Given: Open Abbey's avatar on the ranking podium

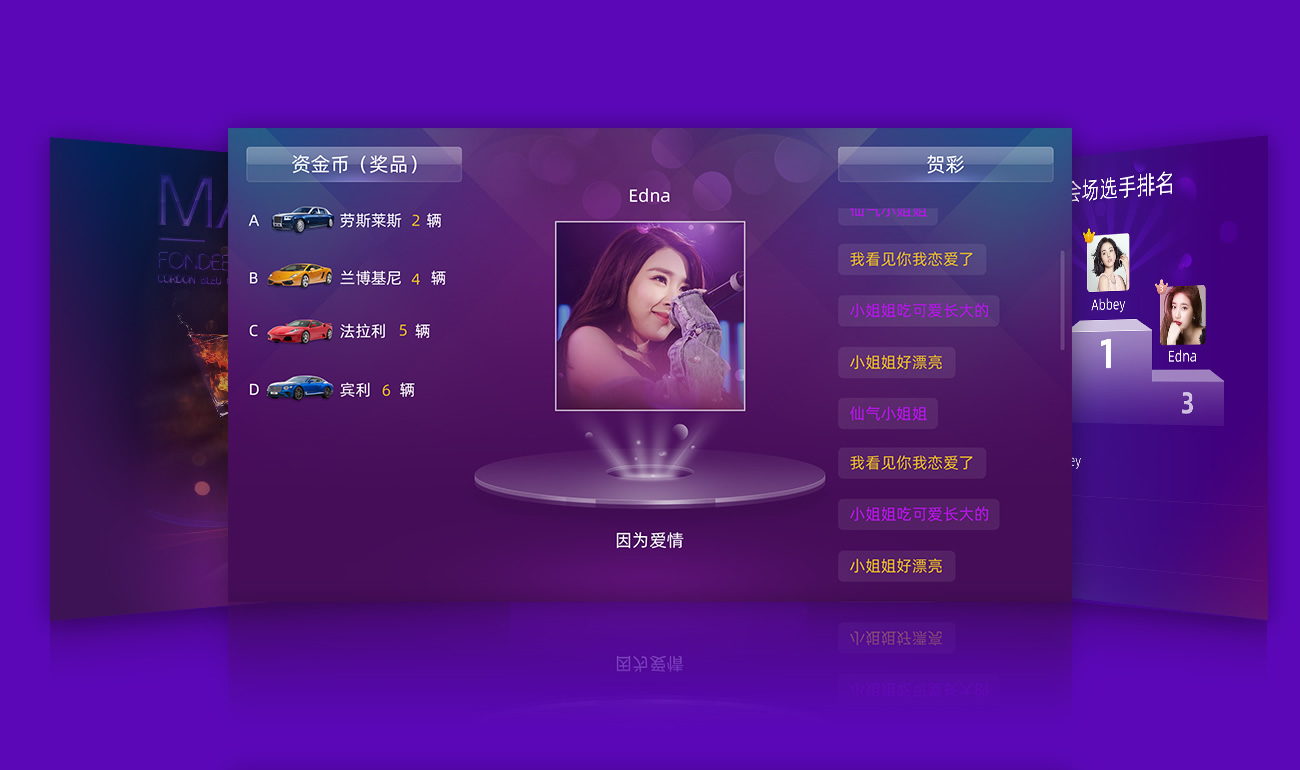Looking at the screenshot, I should click(x=1108, y=263).
